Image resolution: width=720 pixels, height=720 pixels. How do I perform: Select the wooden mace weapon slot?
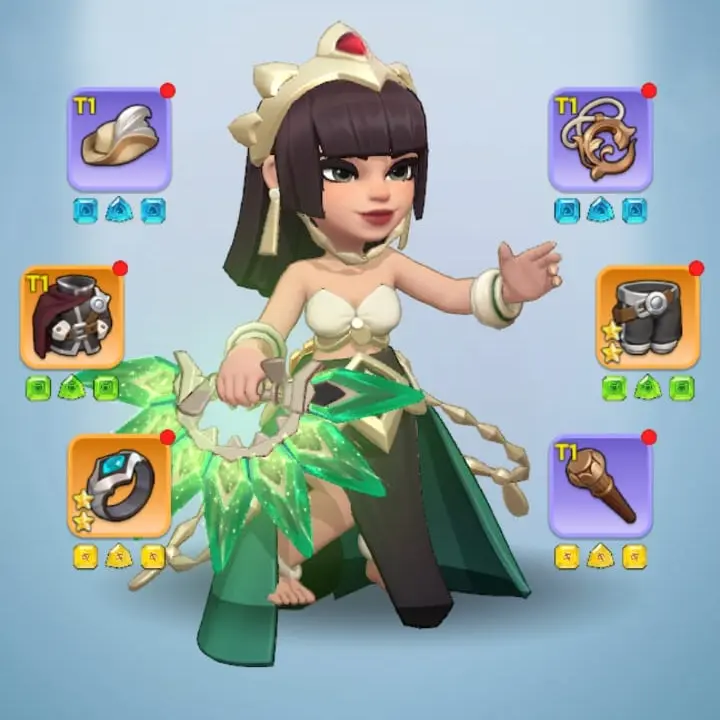pos(600,485)
